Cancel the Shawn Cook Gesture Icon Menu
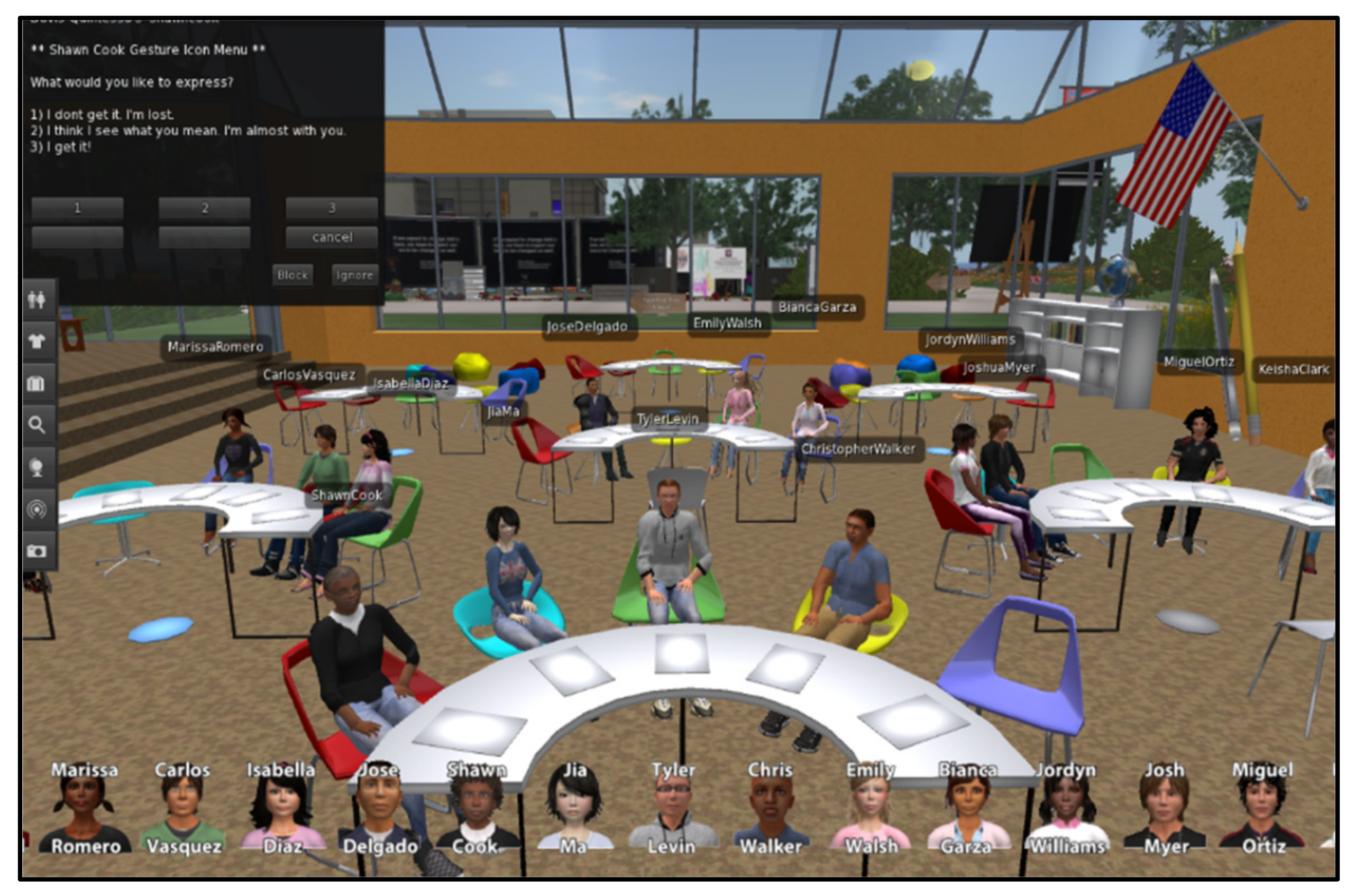This screenshot has height=896, width=1355. (332, 237)
